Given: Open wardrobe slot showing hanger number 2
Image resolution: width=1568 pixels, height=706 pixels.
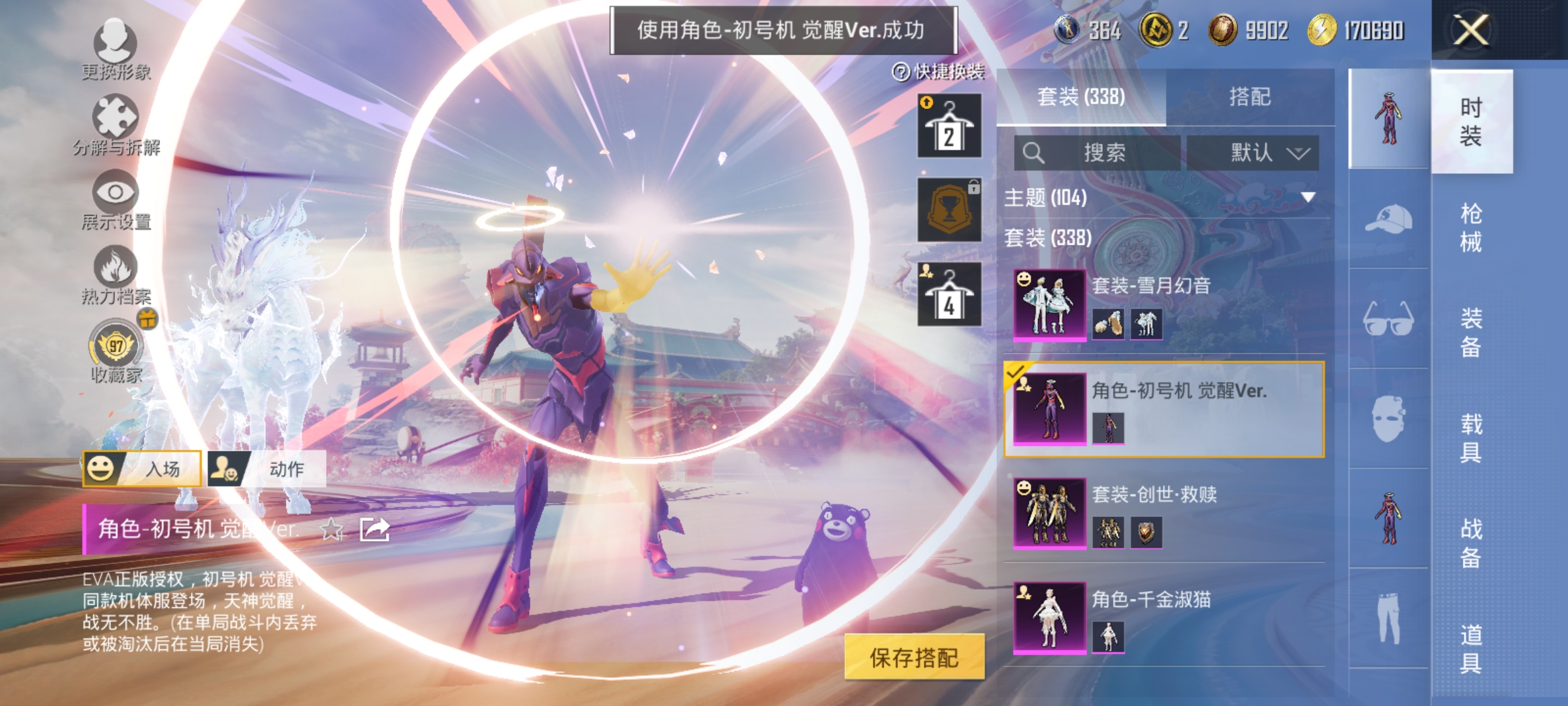Looking at the screenshot, I should click(948, 124).
